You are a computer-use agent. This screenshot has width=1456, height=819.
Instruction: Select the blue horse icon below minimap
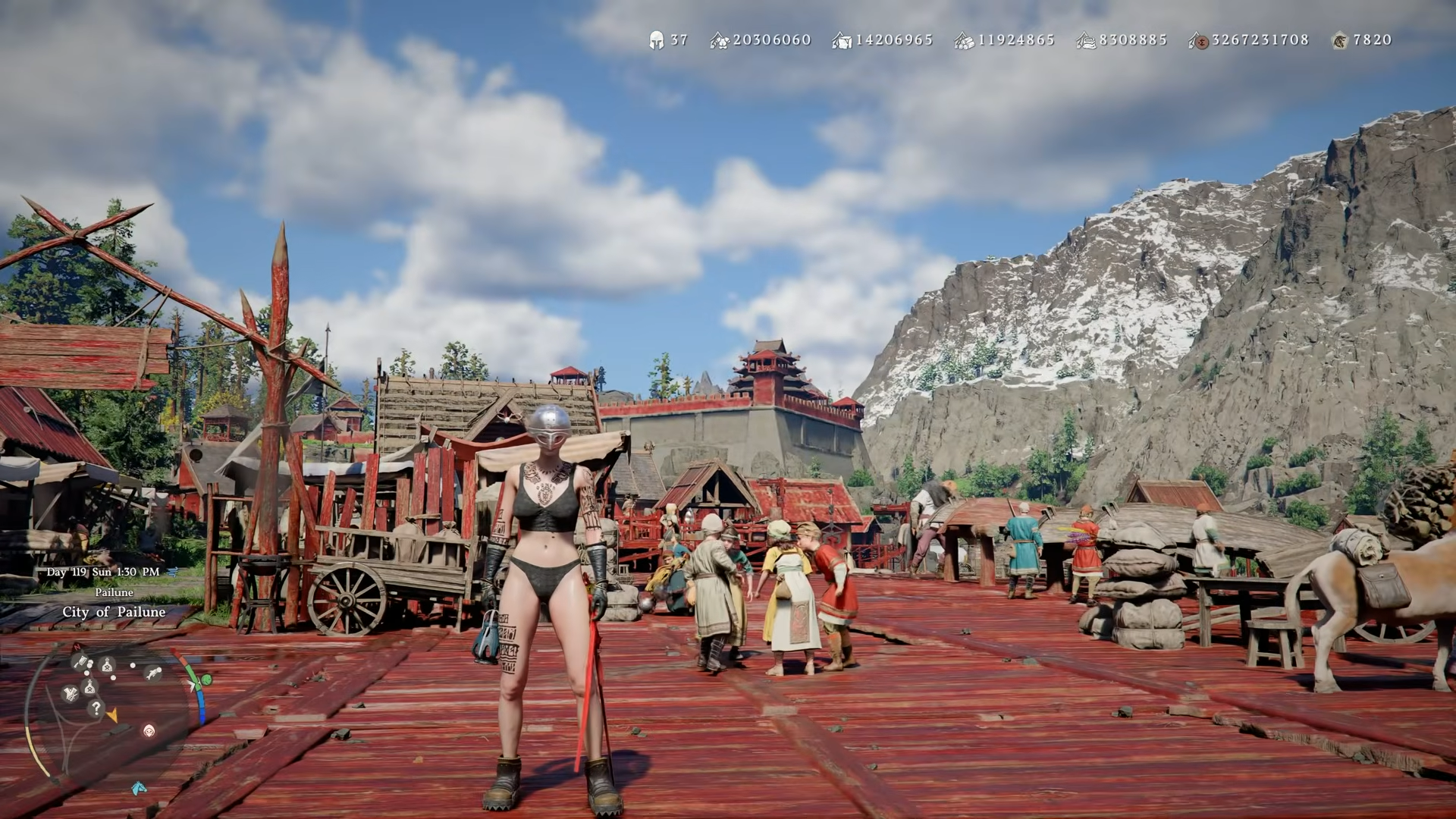click(x=139, y=788)
